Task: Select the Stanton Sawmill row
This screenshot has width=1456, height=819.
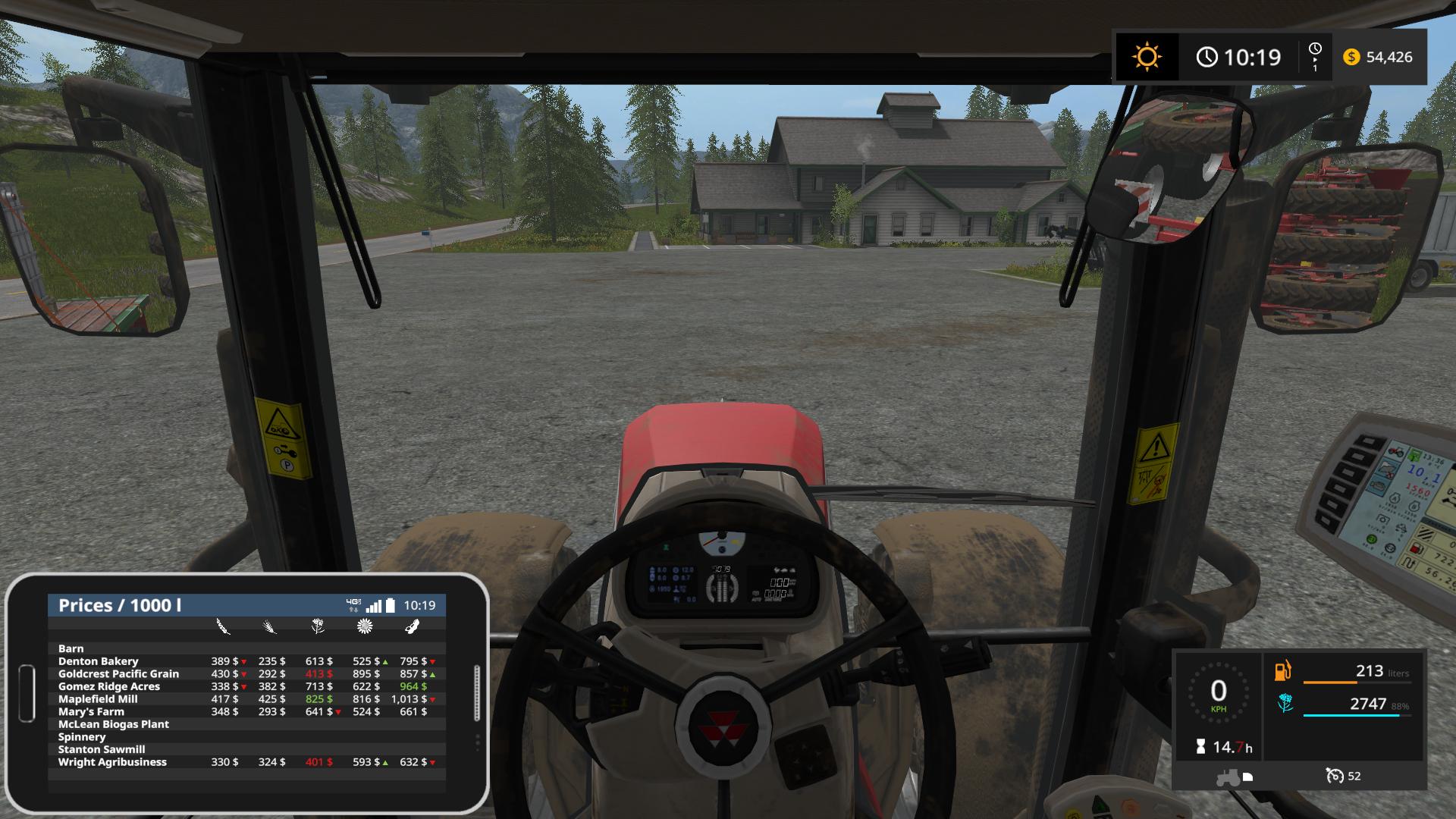Action: 102,749
